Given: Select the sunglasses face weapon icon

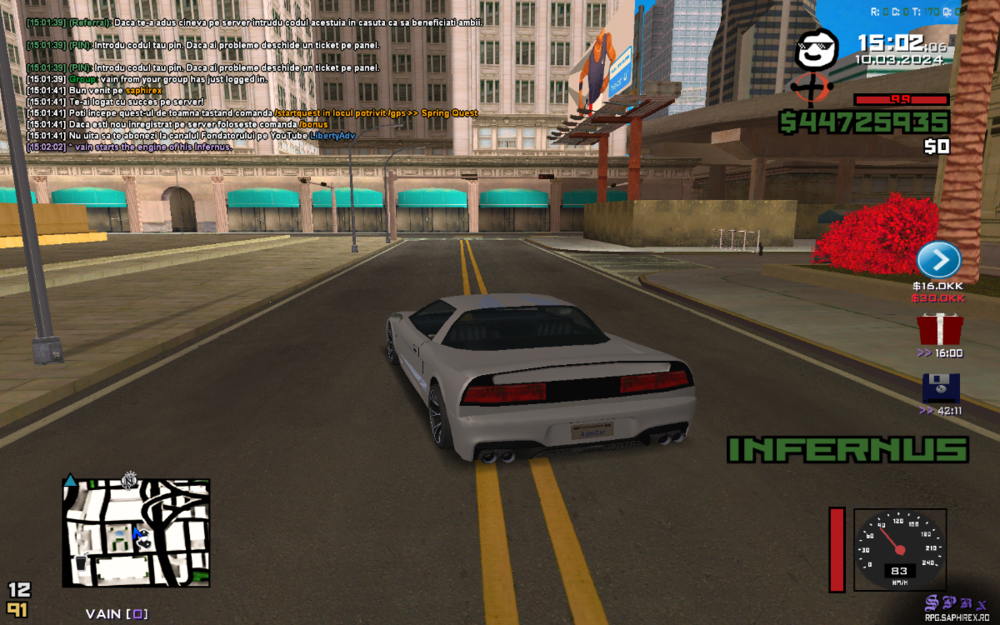Looking at the screenshot, I should pos(816,50).
